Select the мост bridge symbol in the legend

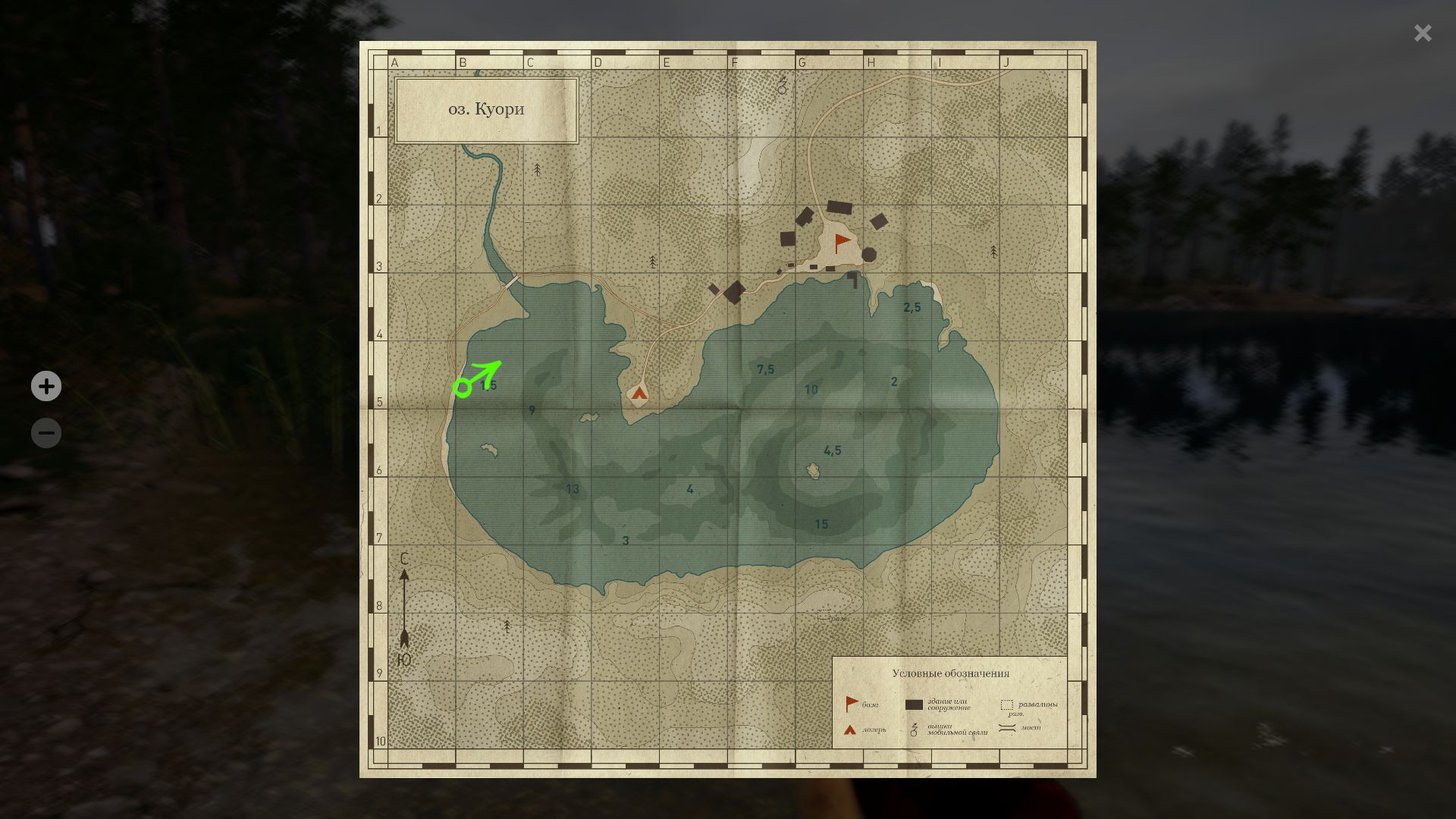coord(1007,727)
